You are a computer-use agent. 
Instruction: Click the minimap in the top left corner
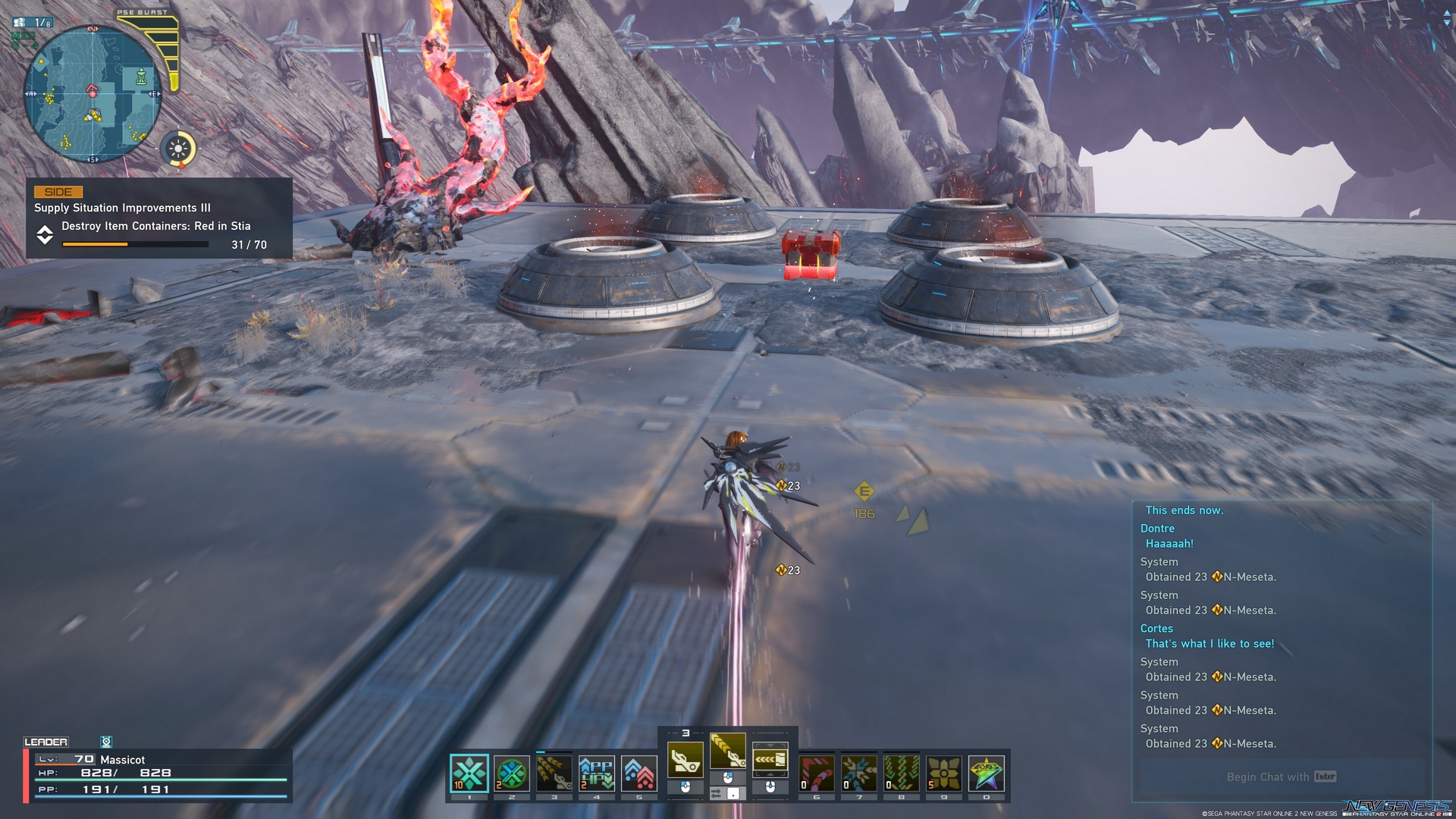(93, 95)
